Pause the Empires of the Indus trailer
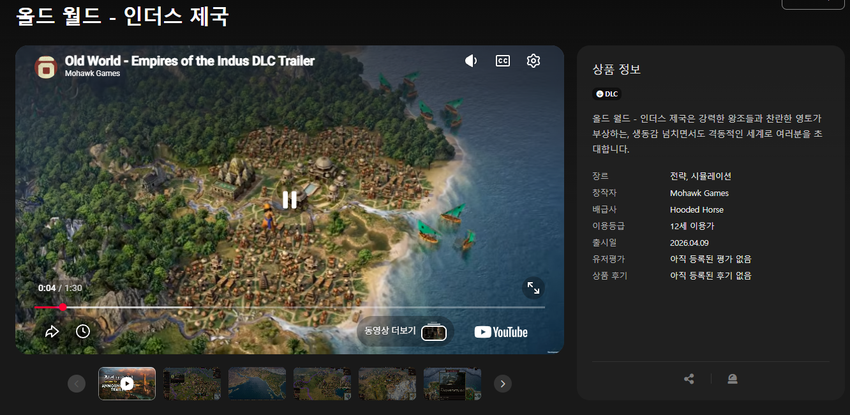This screenshot has height=415, width=850. coord(289,199)
